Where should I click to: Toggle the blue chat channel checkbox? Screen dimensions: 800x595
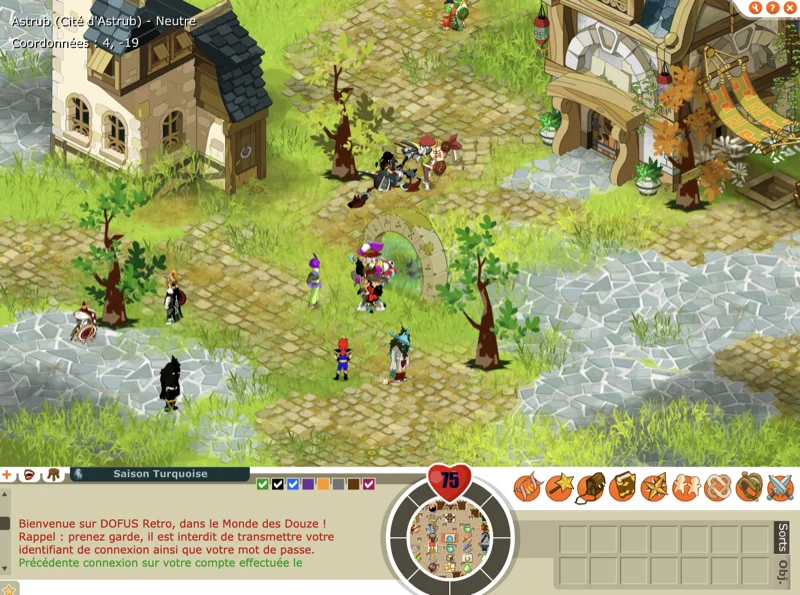pyautogui.click(x=293, y=484)
